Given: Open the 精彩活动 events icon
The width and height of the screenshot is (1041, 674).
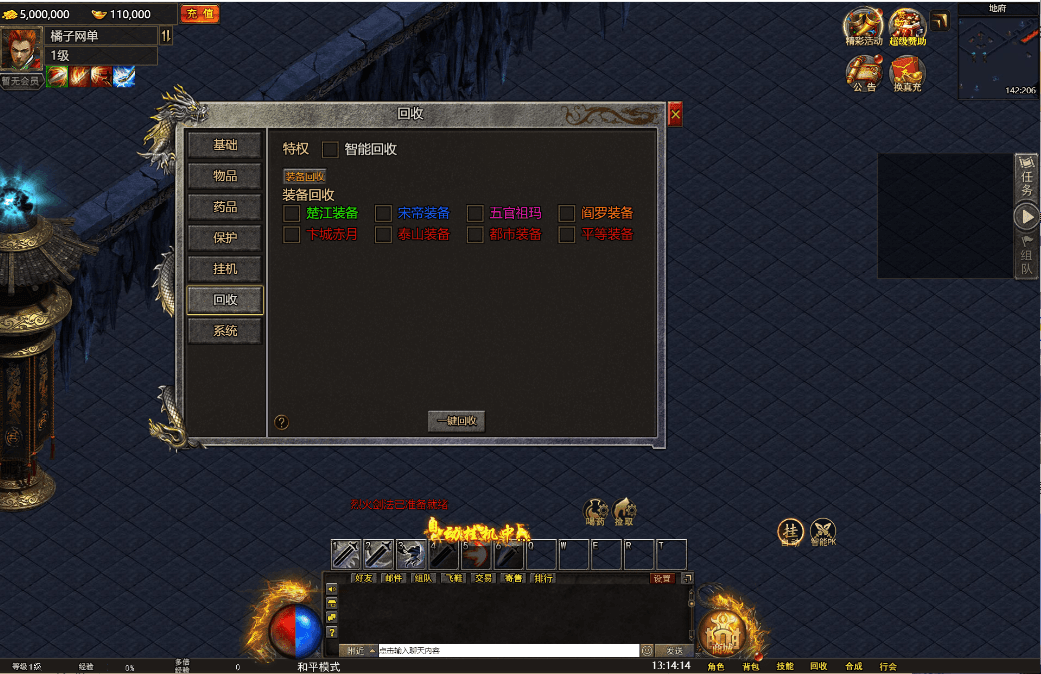Looking at the screenshot, I should click(863, 24).
